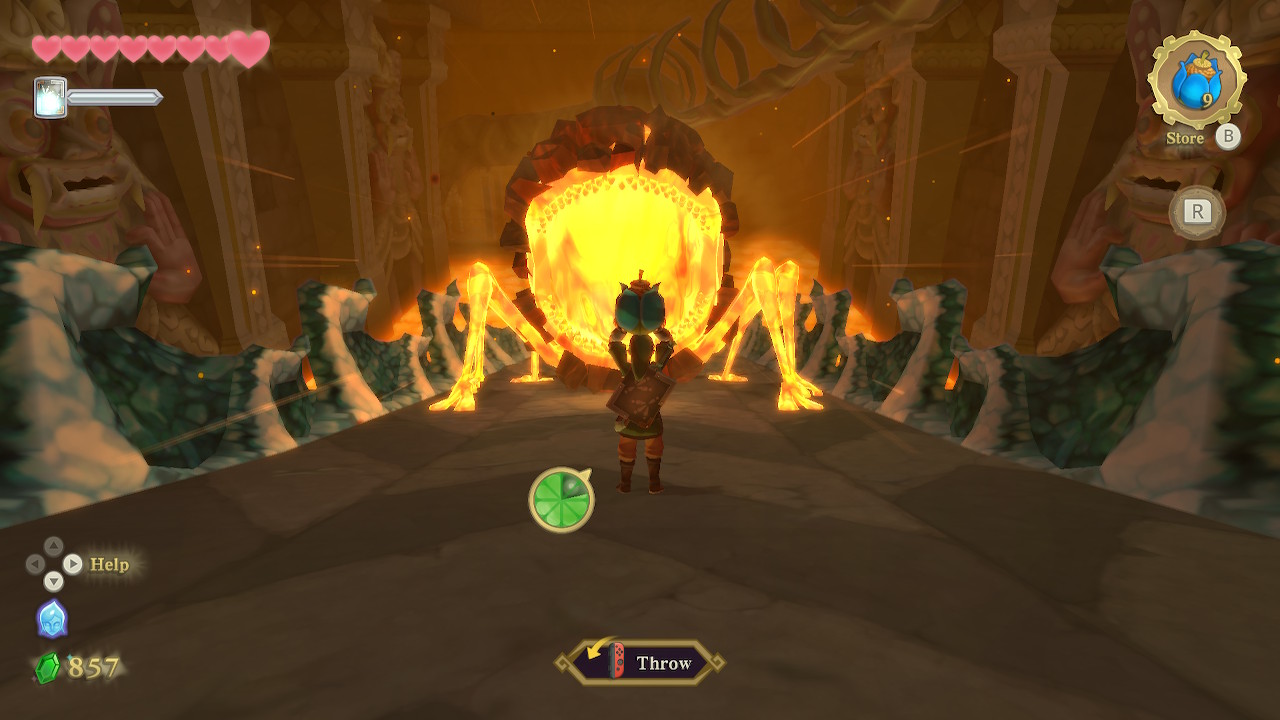Select the blue bomb bag item icon
Viewport: 1280px width, 720px height.
coord(1196,80)
